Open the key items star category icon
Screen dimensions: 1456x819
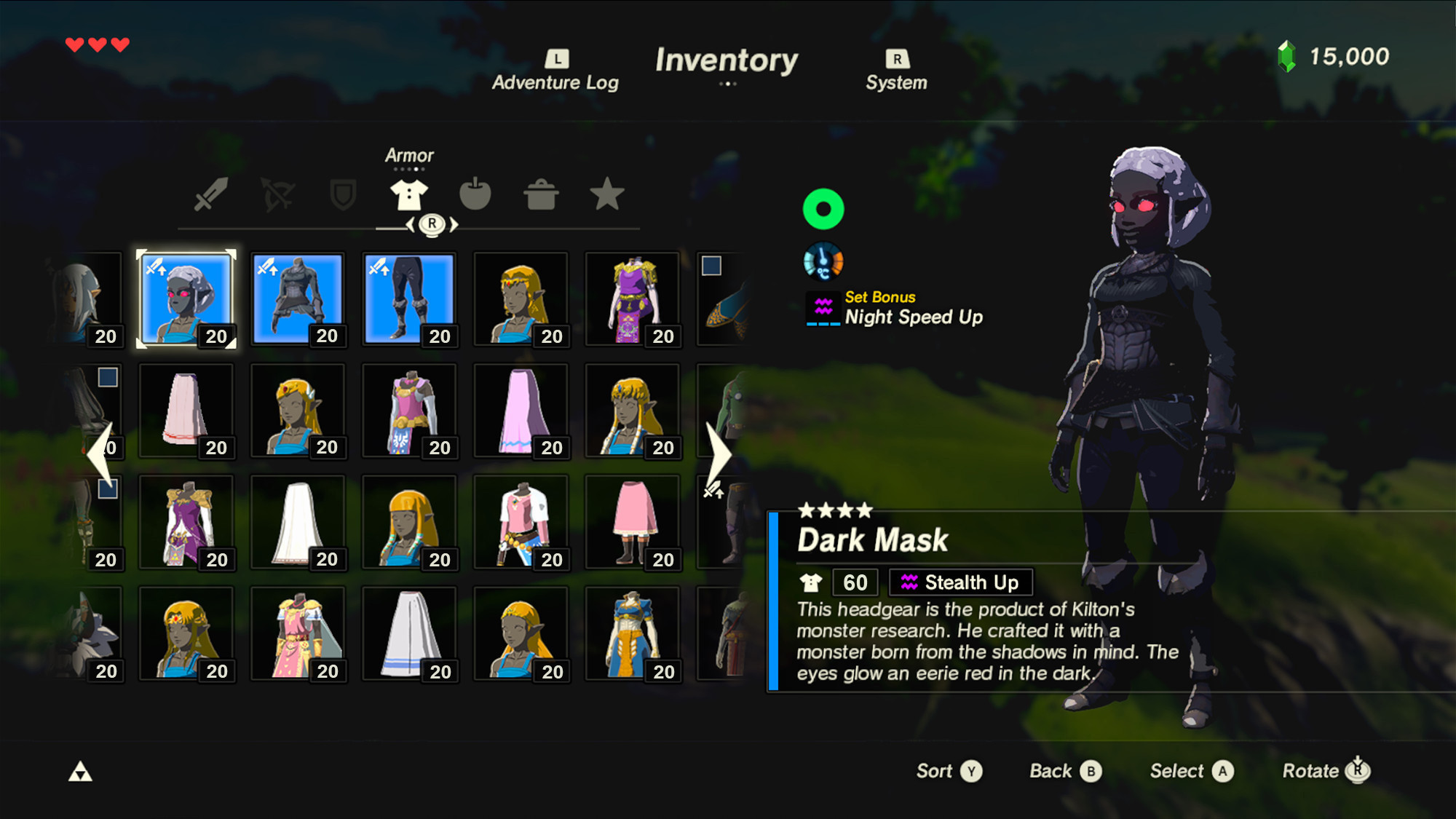pos(608,194)
